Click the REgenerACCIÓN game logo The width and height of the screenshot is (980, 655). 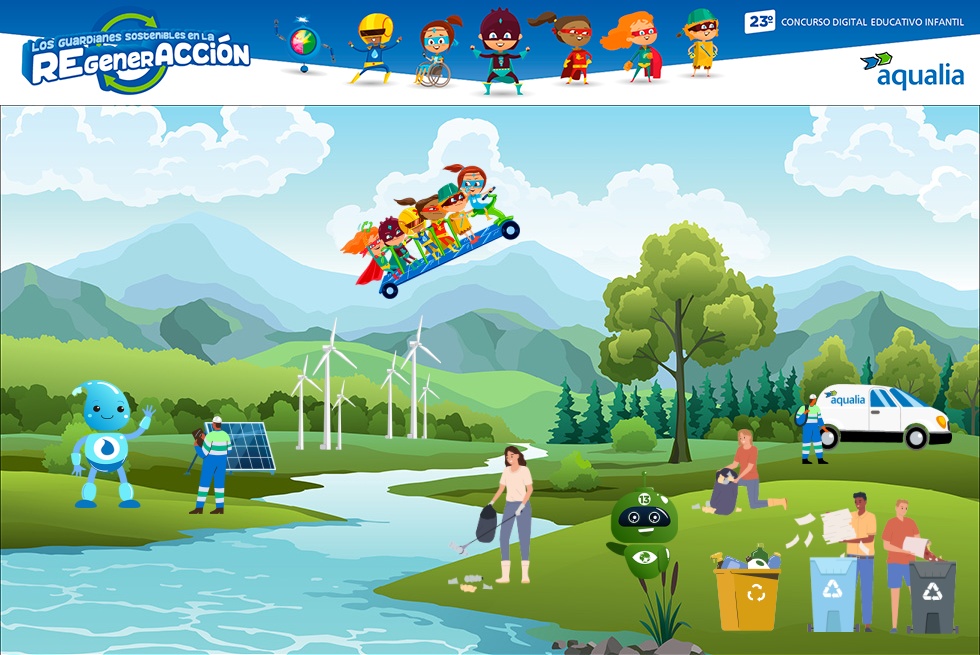(136, 55)
